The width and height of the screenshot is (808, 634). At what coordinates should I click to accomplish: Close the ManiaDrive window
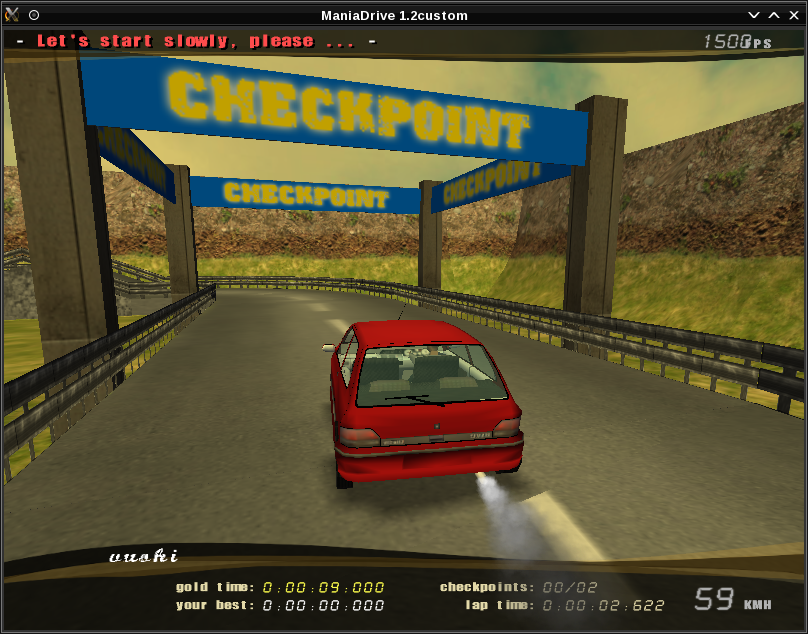click(793, 15)
